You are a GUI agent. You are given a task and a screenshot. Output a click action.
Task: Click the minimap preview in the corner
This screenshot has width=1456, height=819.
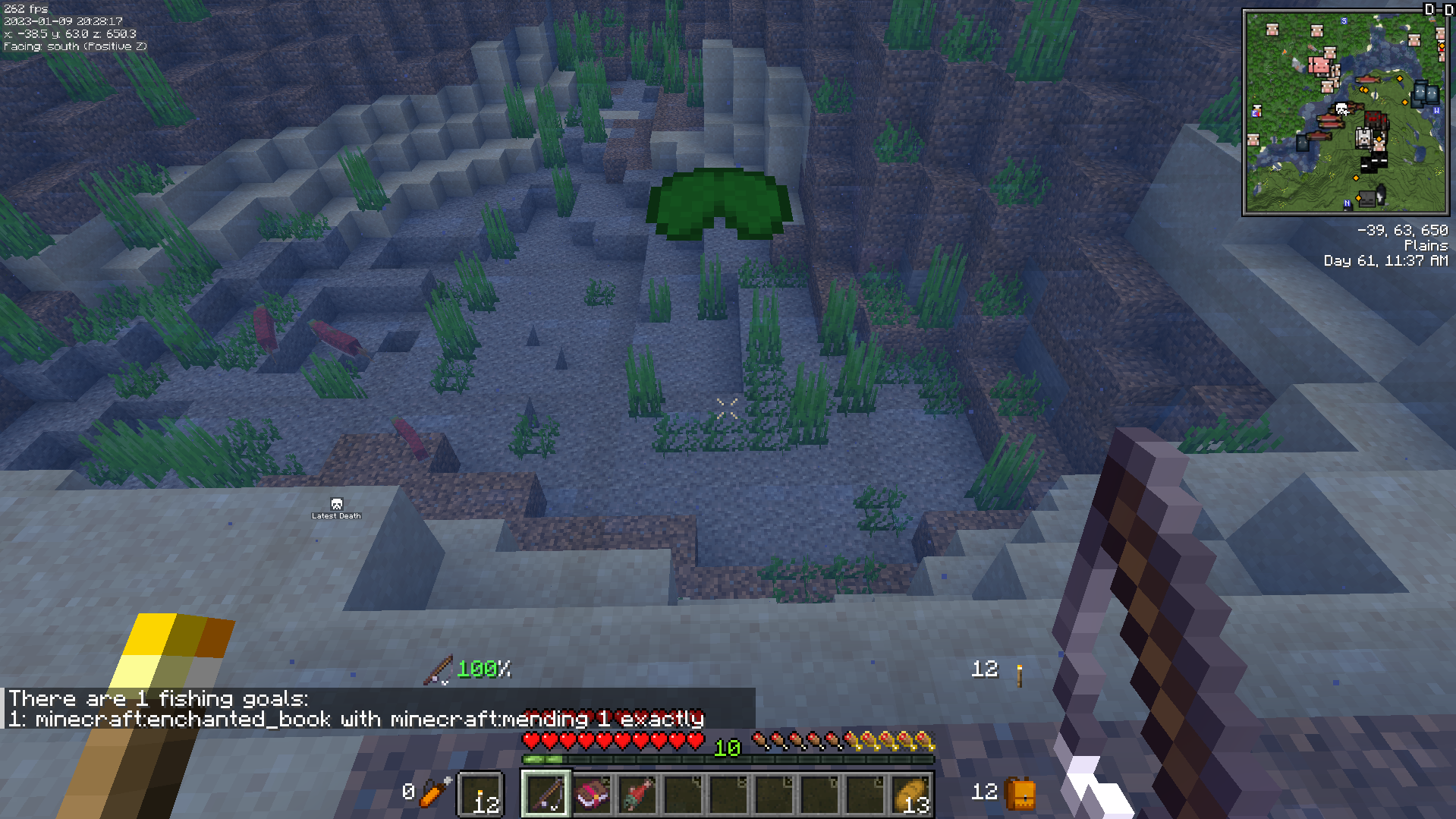pyautogui.click(x=1347, y=110)
